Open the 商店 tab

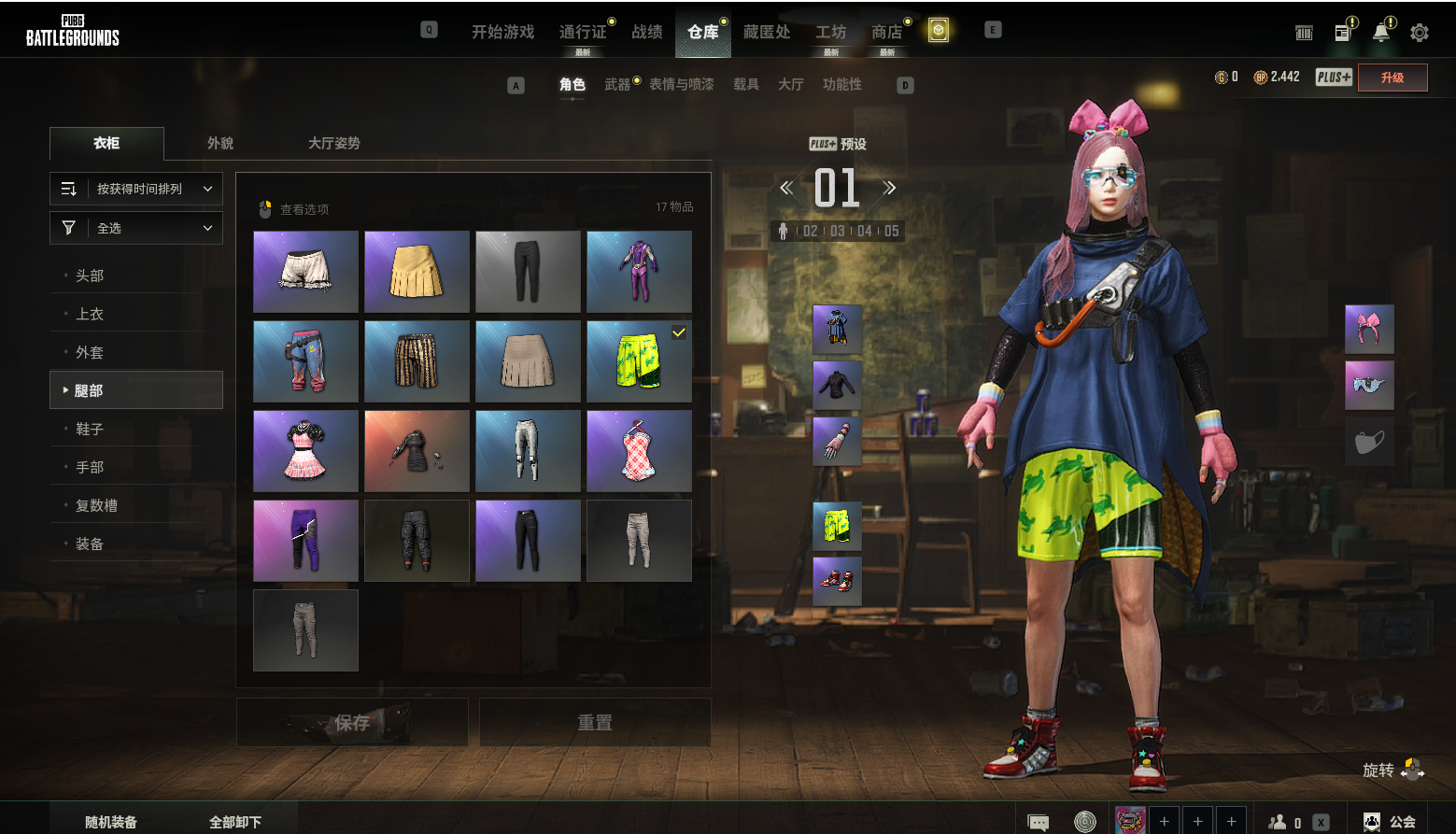click(886, 32)
